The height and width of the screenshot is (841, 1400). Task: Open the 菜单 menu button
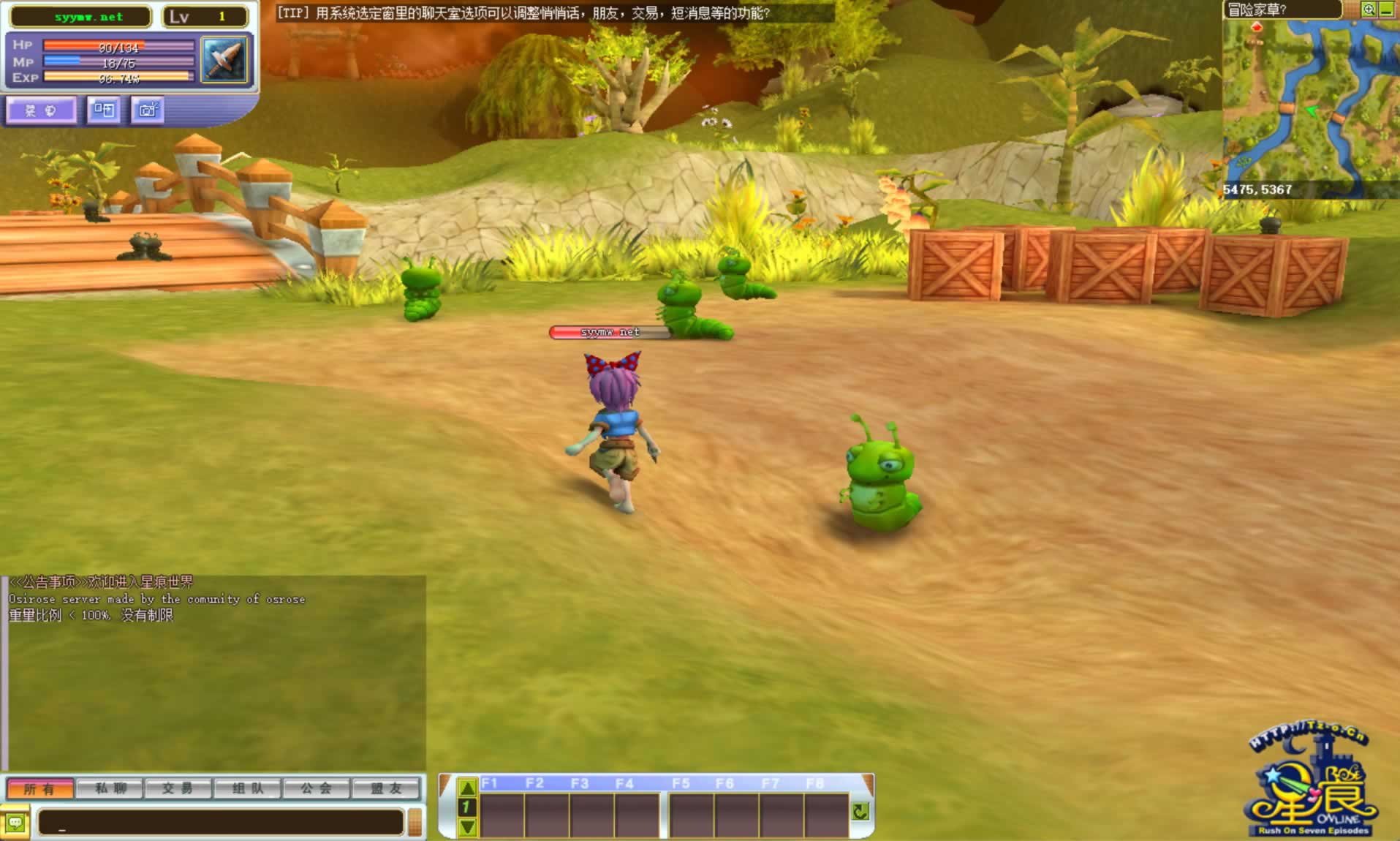41,110
